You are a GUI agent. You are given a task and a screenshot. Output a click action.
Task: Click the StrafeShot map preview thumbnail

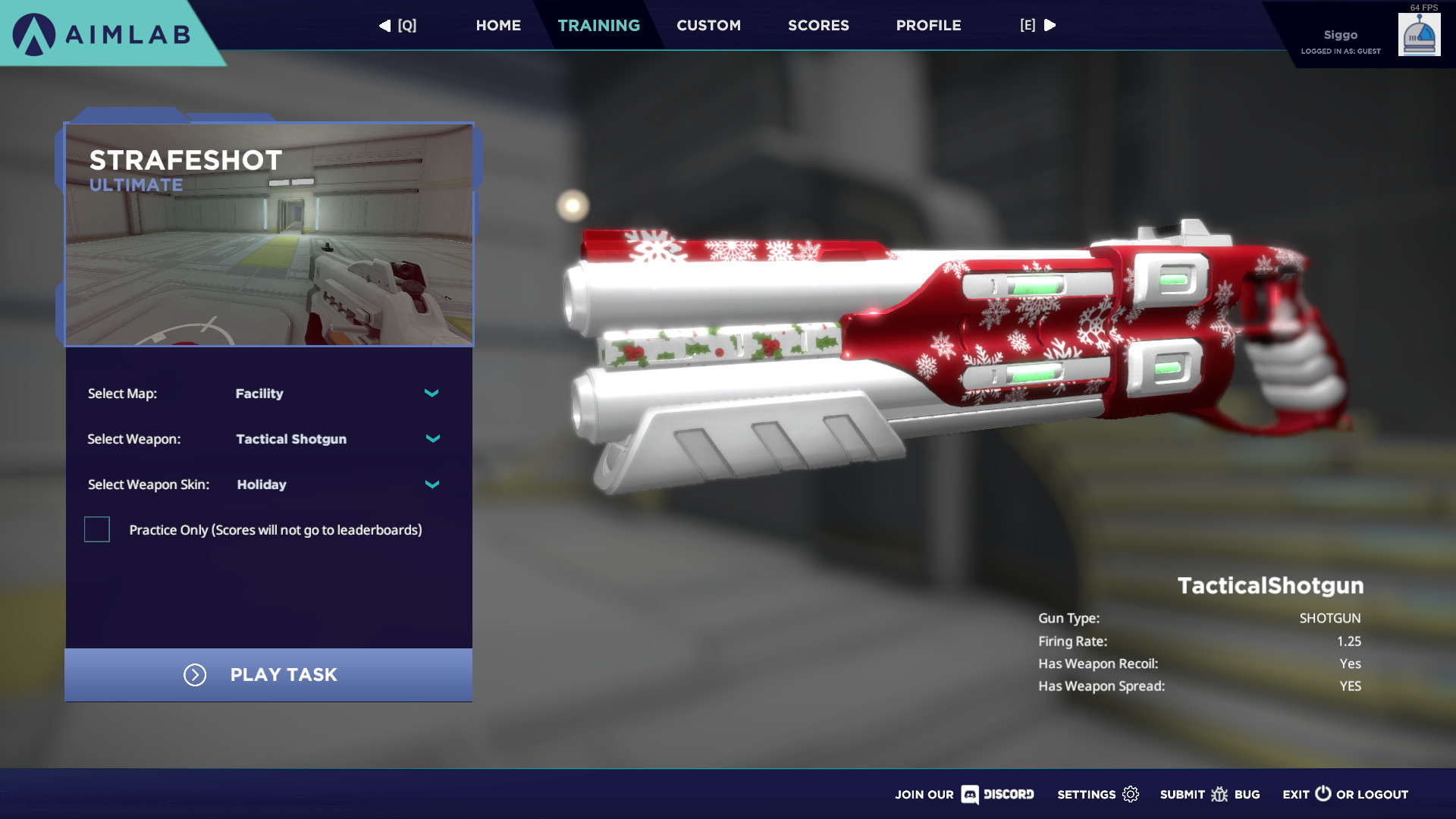[269, 234]
